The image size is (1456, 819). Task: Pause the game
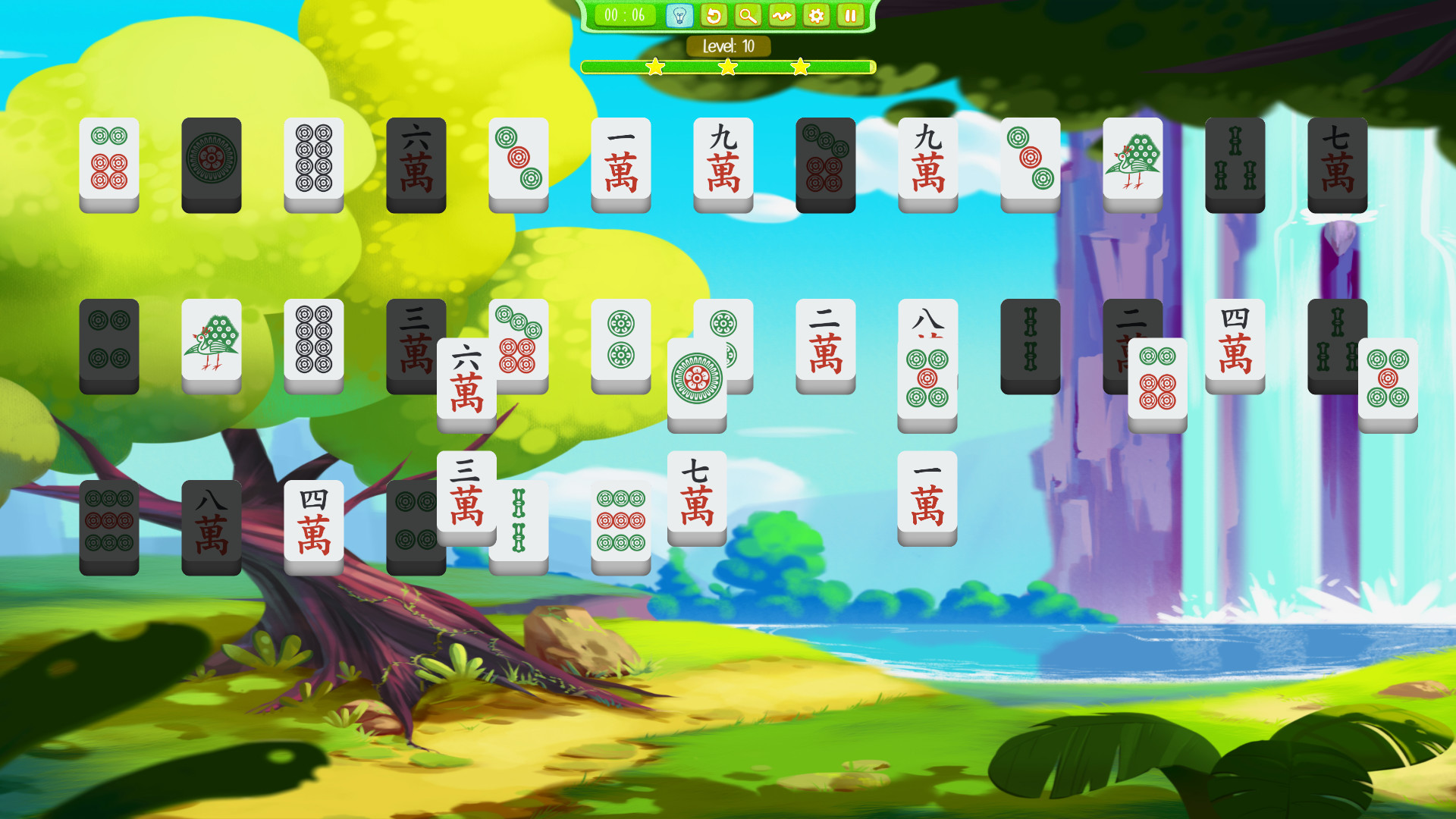(x=851, y=15)
